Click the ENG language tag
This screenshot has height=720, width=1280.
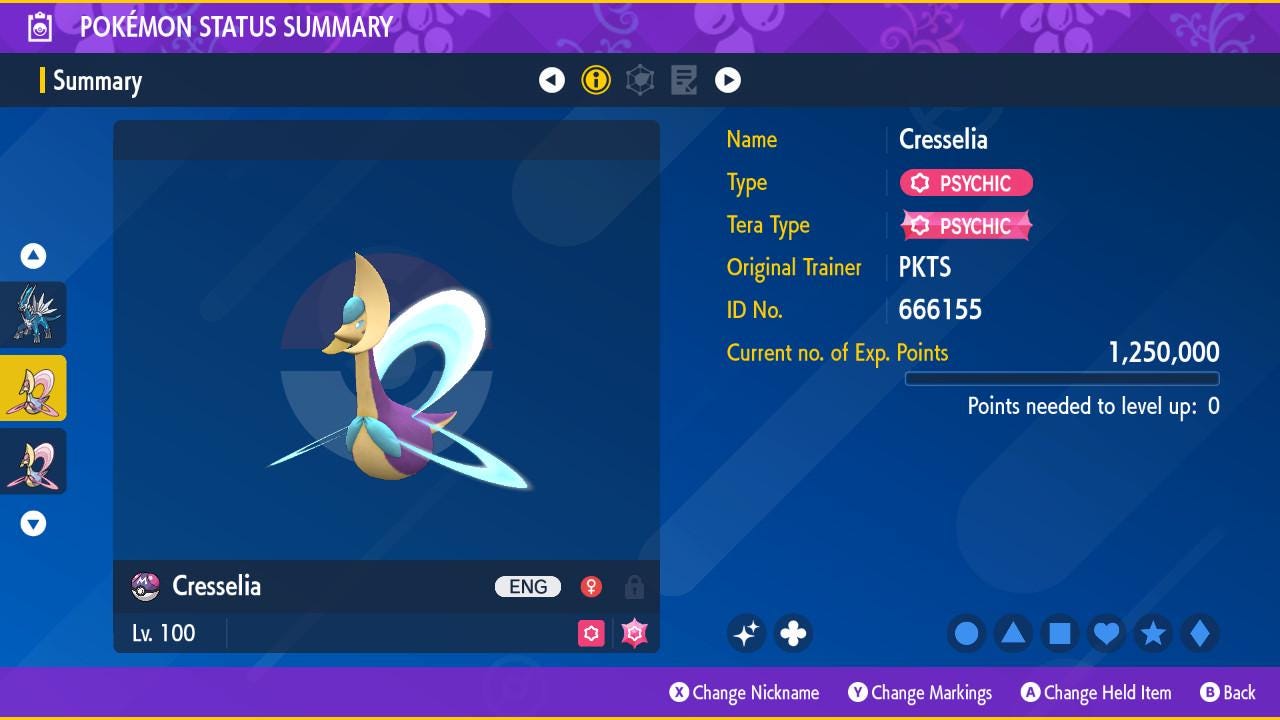click(x=528, y=587)
